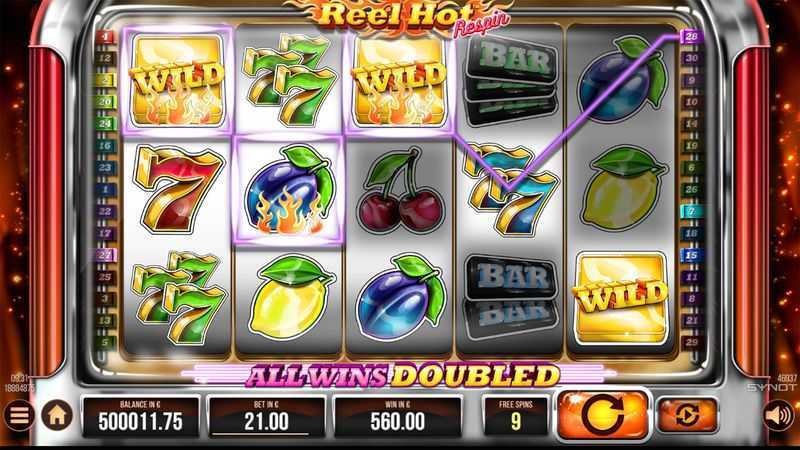Select payline marker 4
800x450 pixels.
(x=106, y=37)
